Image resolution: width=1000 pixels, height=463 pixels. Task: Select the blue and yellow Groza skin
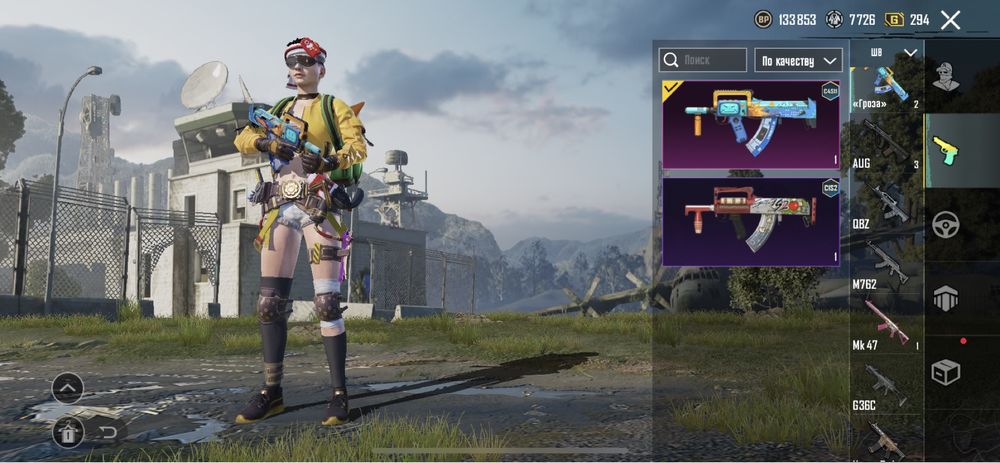pyautogui.click(x=751, y=125)
